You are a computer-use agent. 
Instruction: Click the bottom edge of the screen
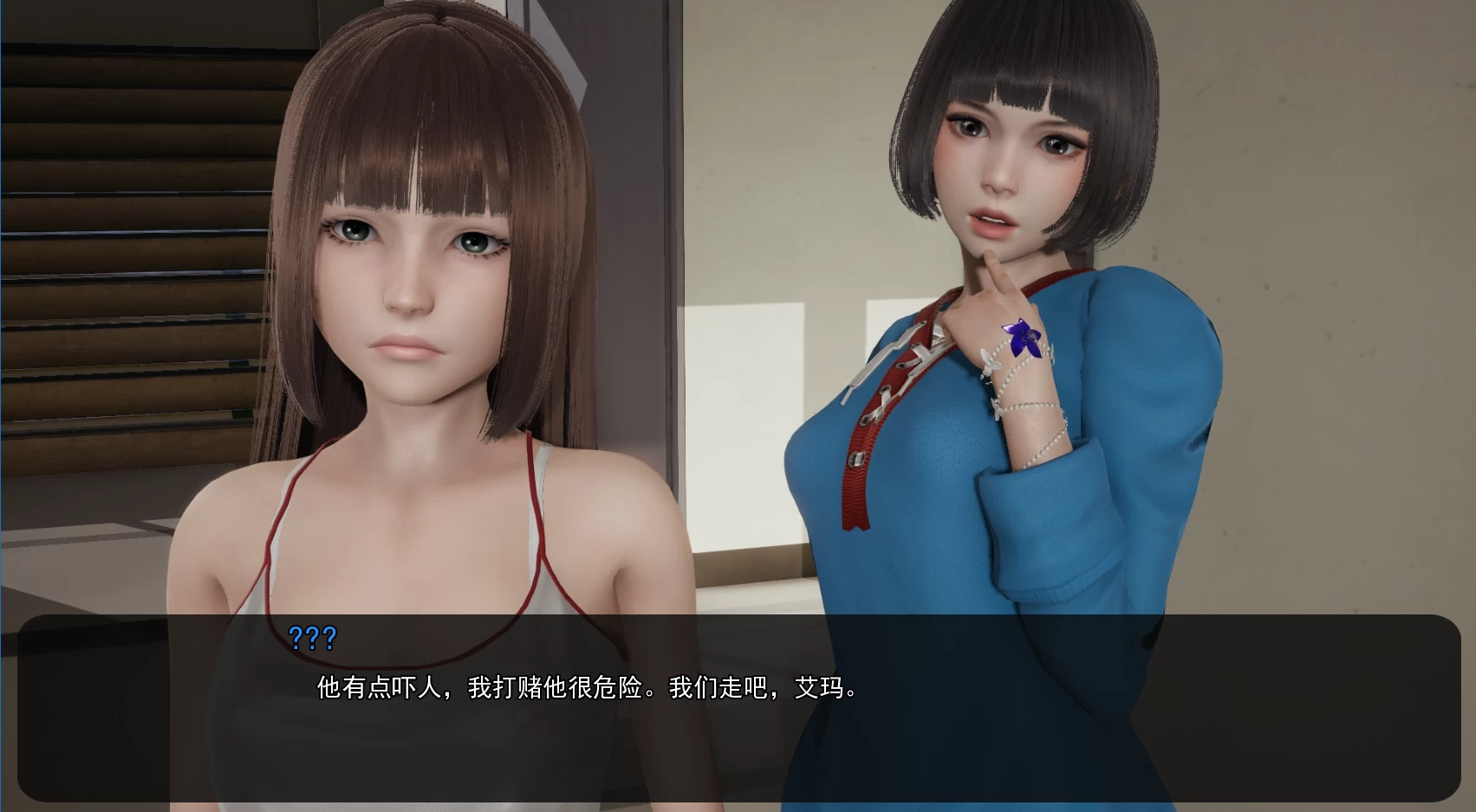pyautogui.click(x=737, y=808)
